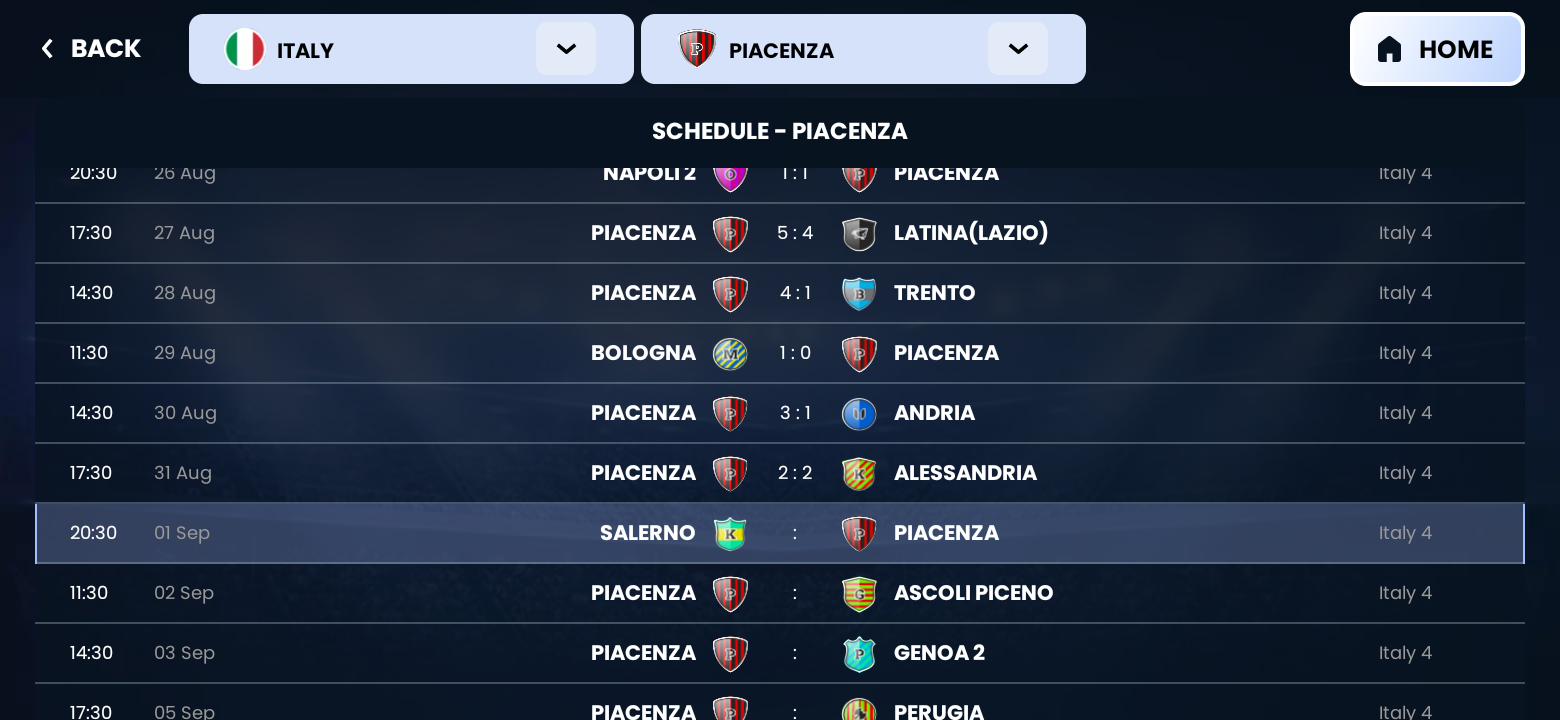Click the Napoli 2 match entry
1560x720 pixels.
point(780,173)
